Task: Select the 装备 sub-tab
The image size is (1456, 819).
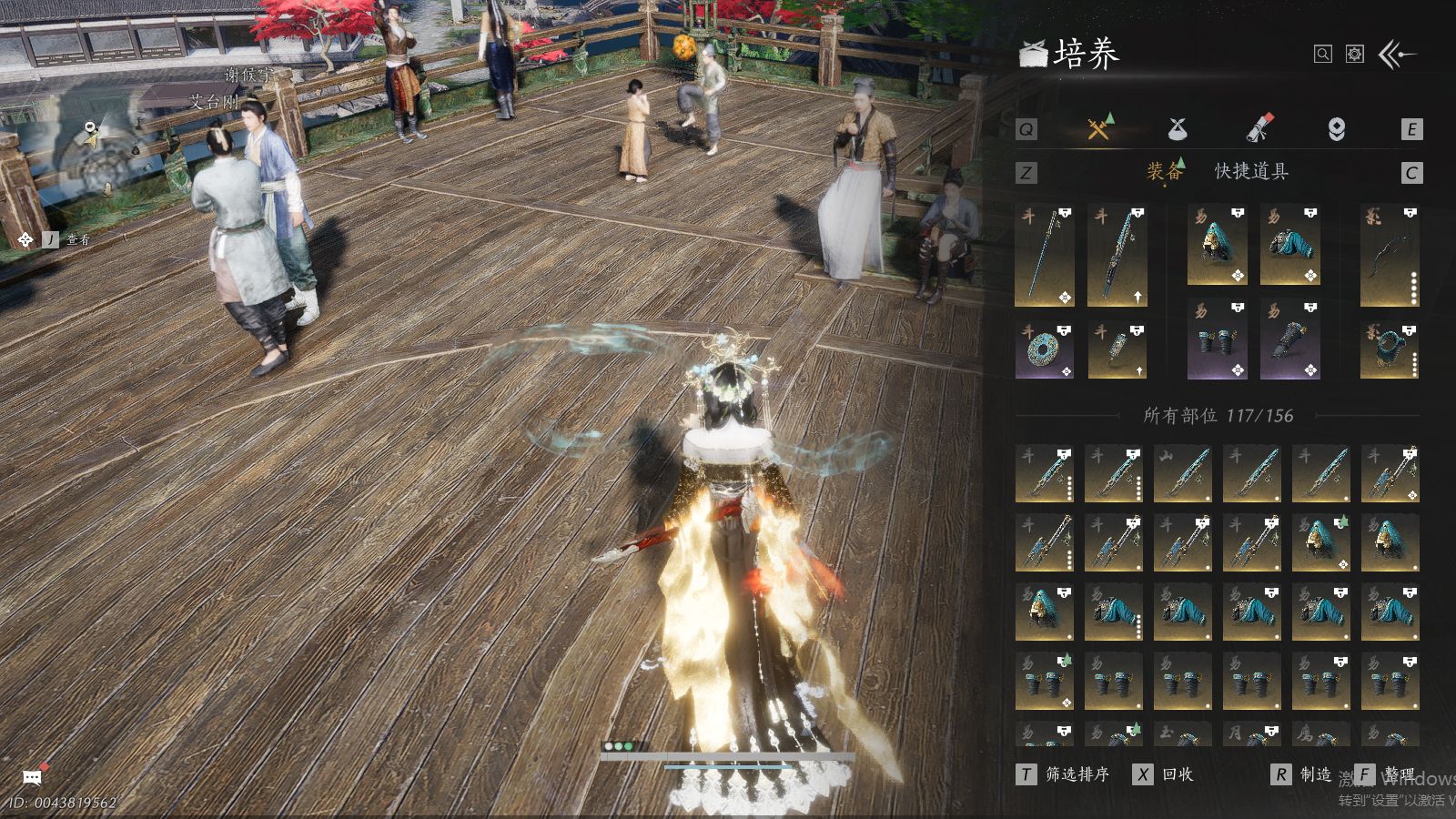Action: coord(1164,171)
